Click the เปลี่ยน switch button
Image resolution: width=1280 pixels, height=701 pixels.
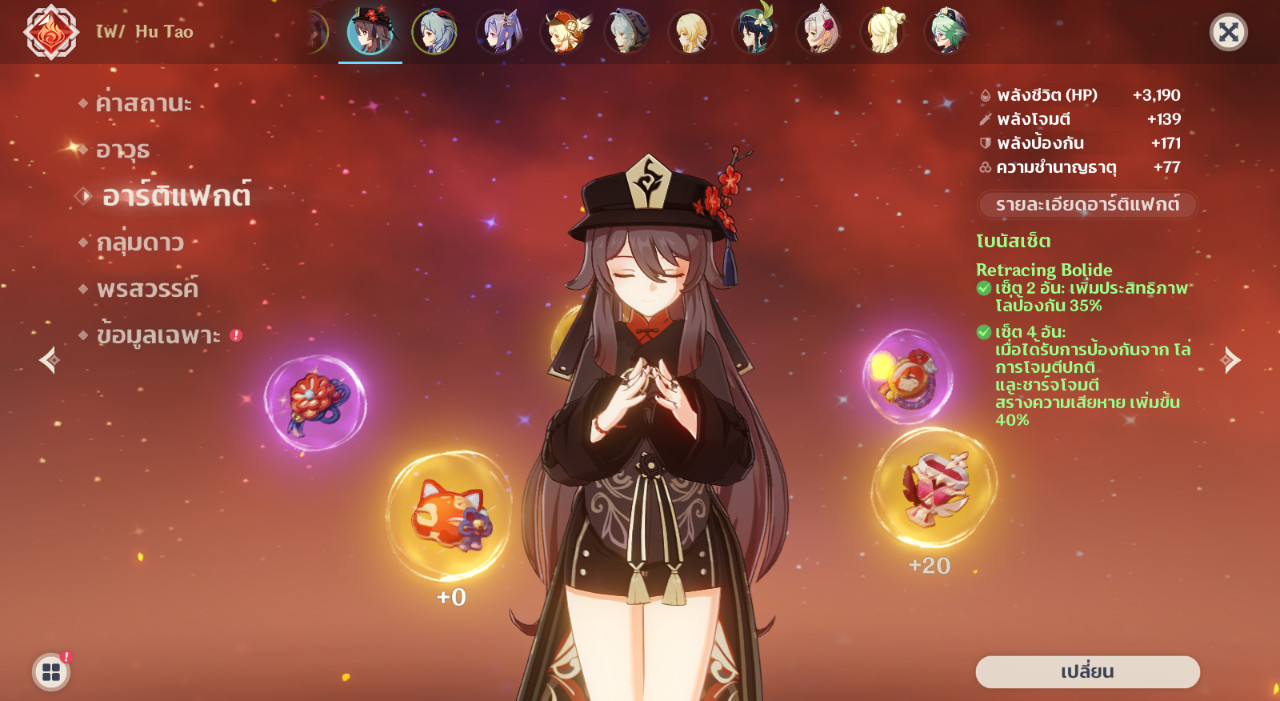[1087, 672]
